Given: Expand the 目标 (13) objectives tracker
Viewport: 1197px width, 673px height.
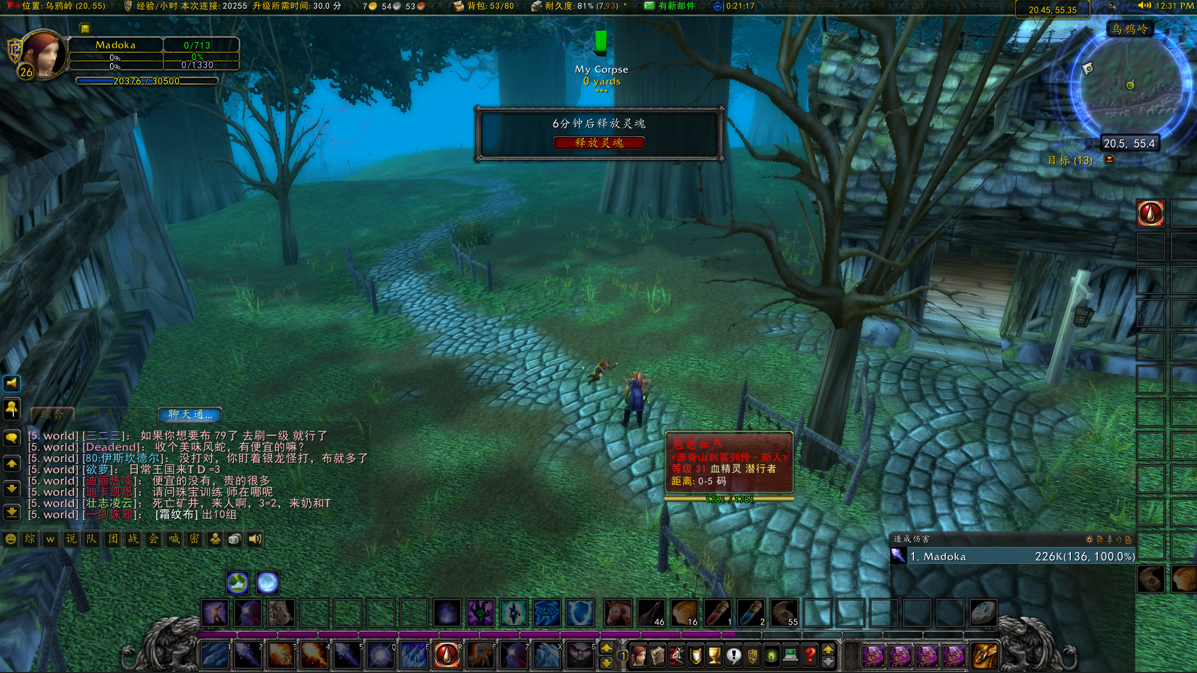Looking at the screenshot, I should coord(1070,160).
